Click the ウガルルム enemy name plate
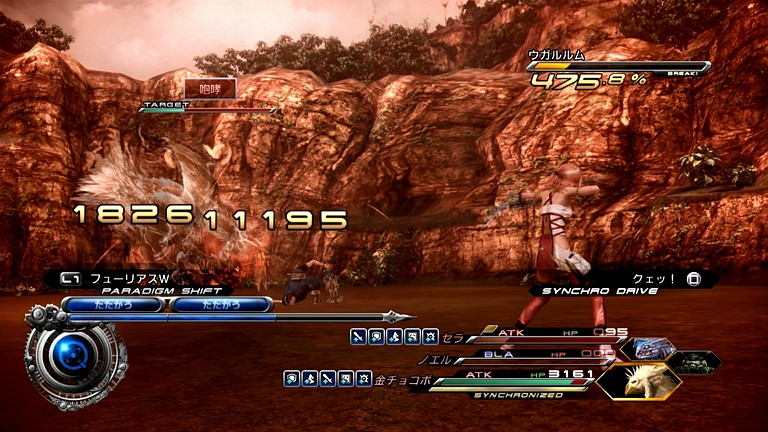The image size is (768, 432). (x=556, y=54)
